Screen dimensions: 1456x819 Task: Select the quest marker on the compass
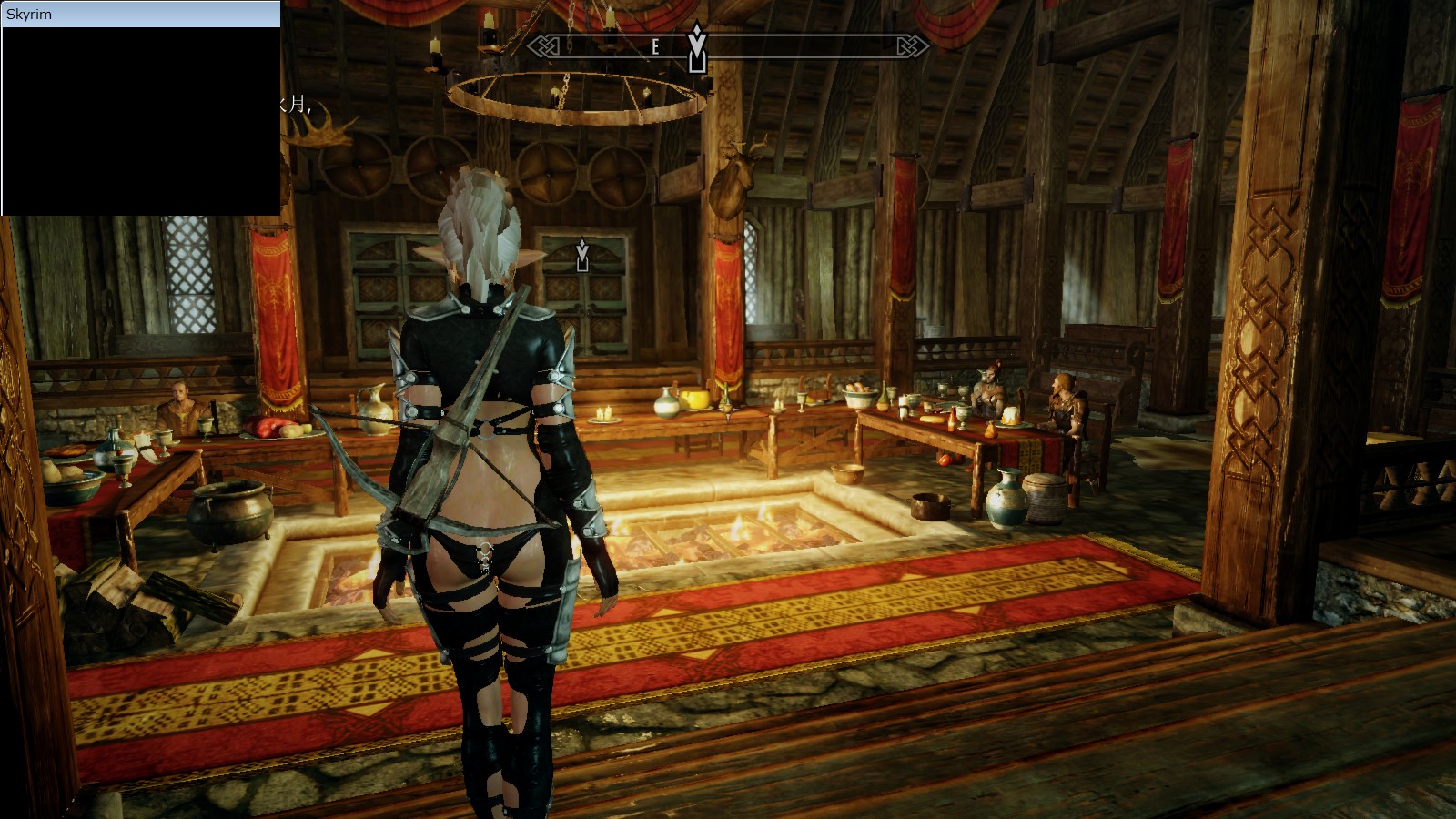(x=697, y=47)
